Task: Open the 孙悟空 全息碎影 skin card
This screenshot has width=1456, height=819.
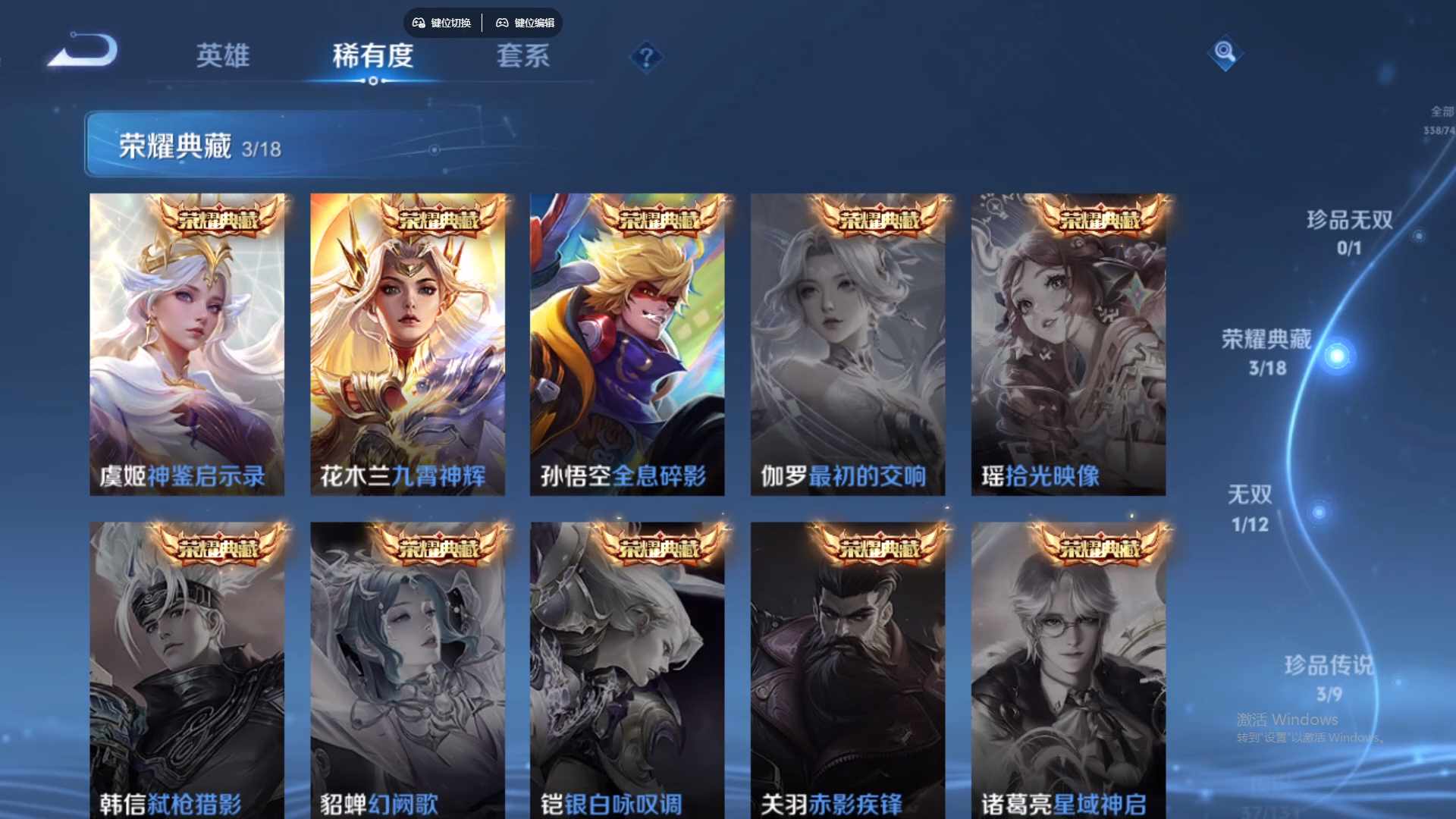Action: pos(627,345)
